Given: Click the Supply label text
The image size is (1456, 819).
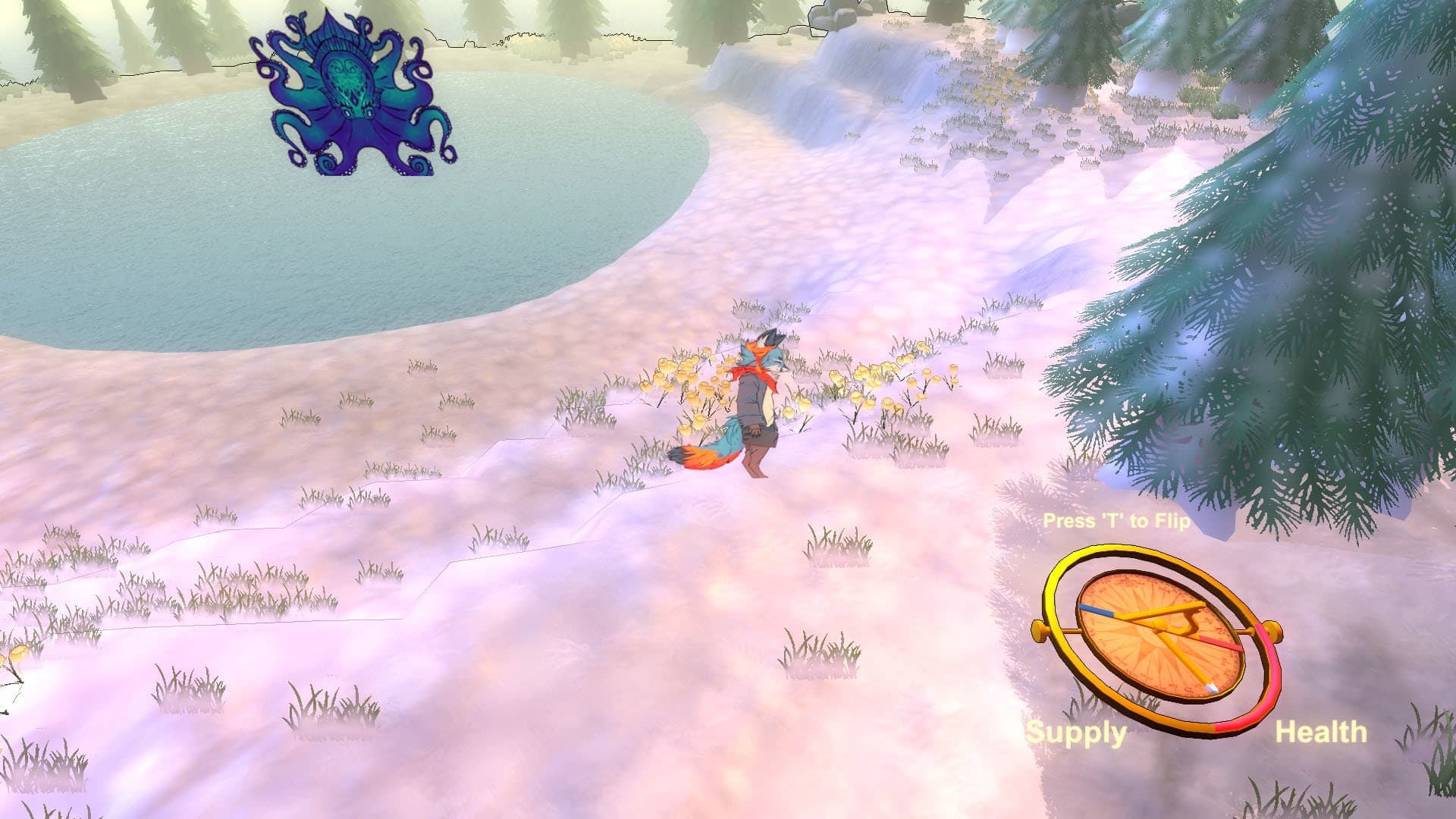Looking at the screenshot, I should pyautogui.click(x=1077, y=733).
